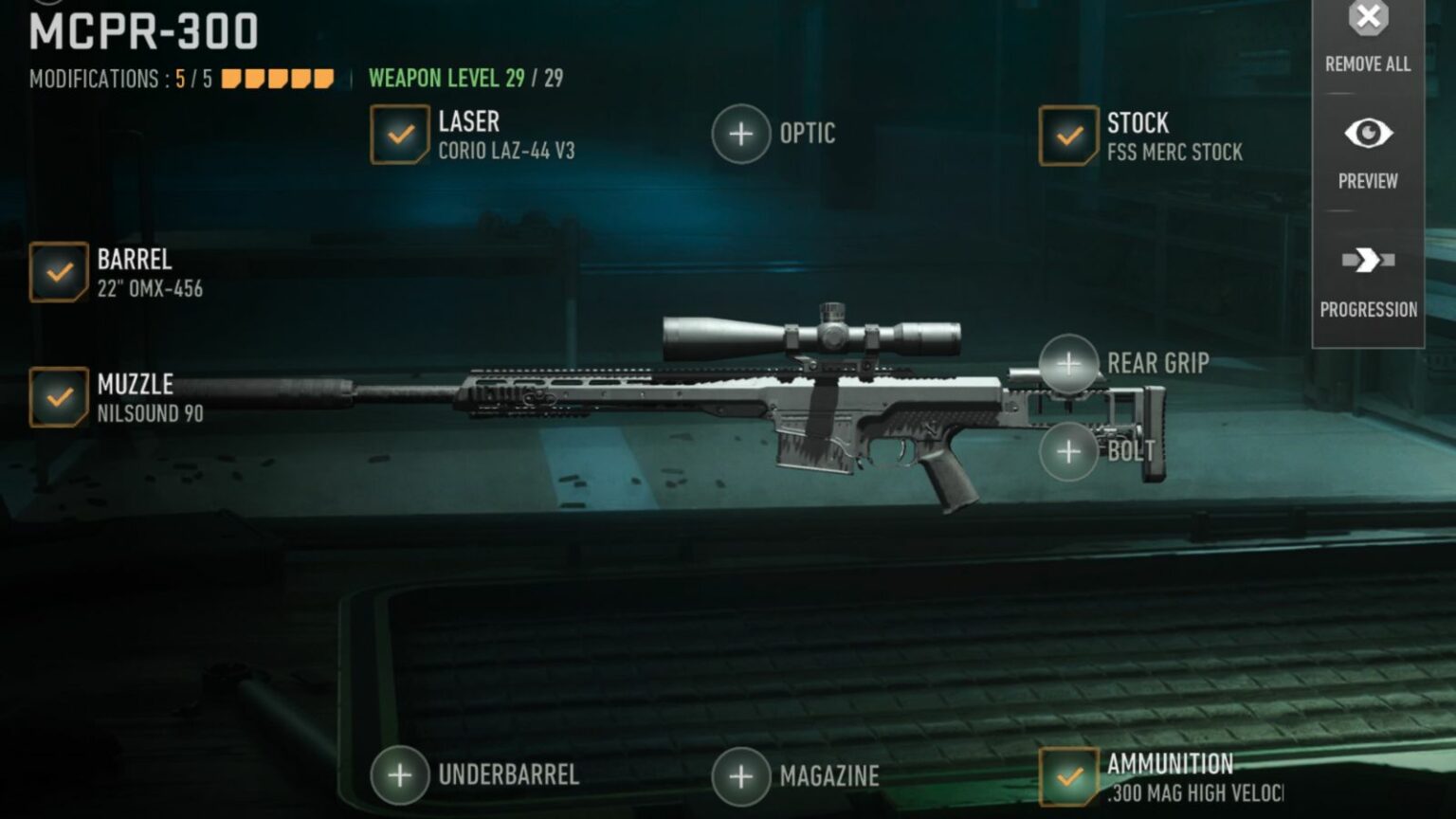This screenshot has height=819, width=1456.
Task: Toggle the Laser attachment checkbox
Action: point(401,133)
